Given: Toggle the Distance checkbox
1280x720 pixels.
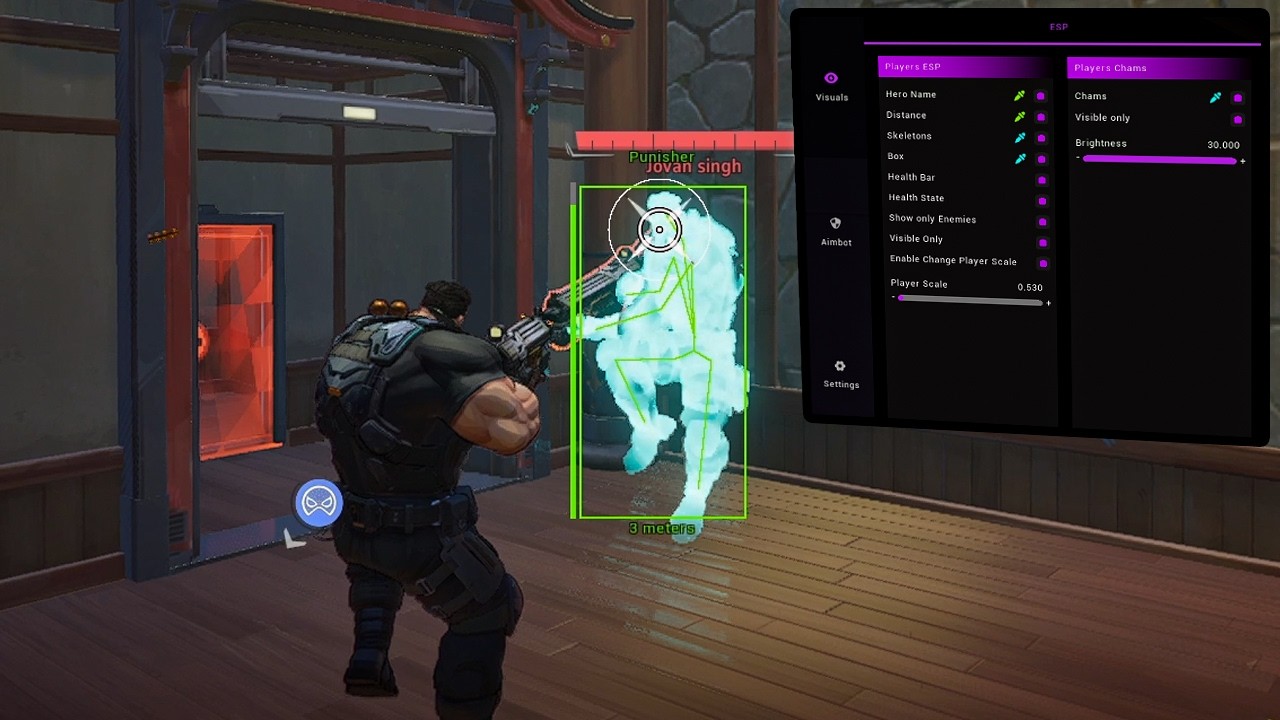Looking at the screenshot, I should (x=1041, y=117).
